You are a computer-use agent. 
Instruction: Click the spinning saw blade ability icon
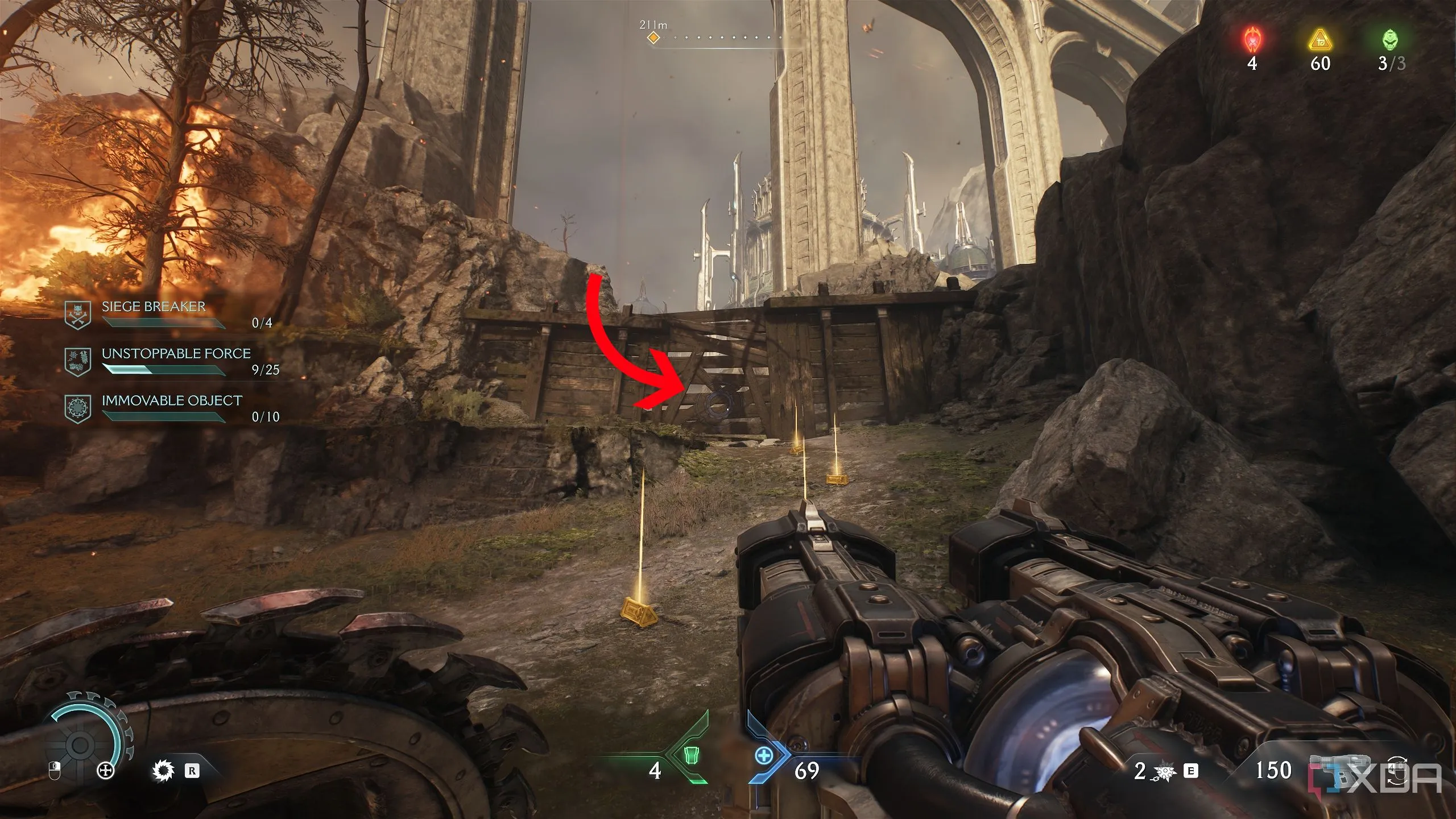click(162, 771)
